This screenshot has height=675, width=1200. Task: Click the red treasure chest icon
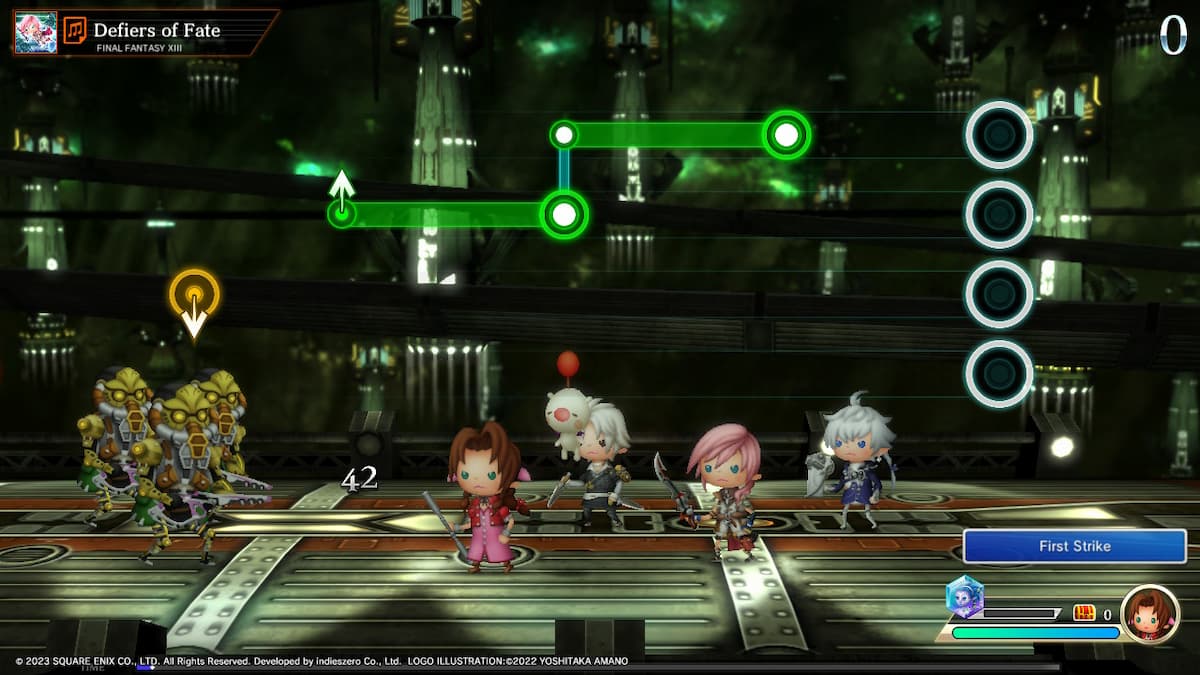(x=1084, y=613)
